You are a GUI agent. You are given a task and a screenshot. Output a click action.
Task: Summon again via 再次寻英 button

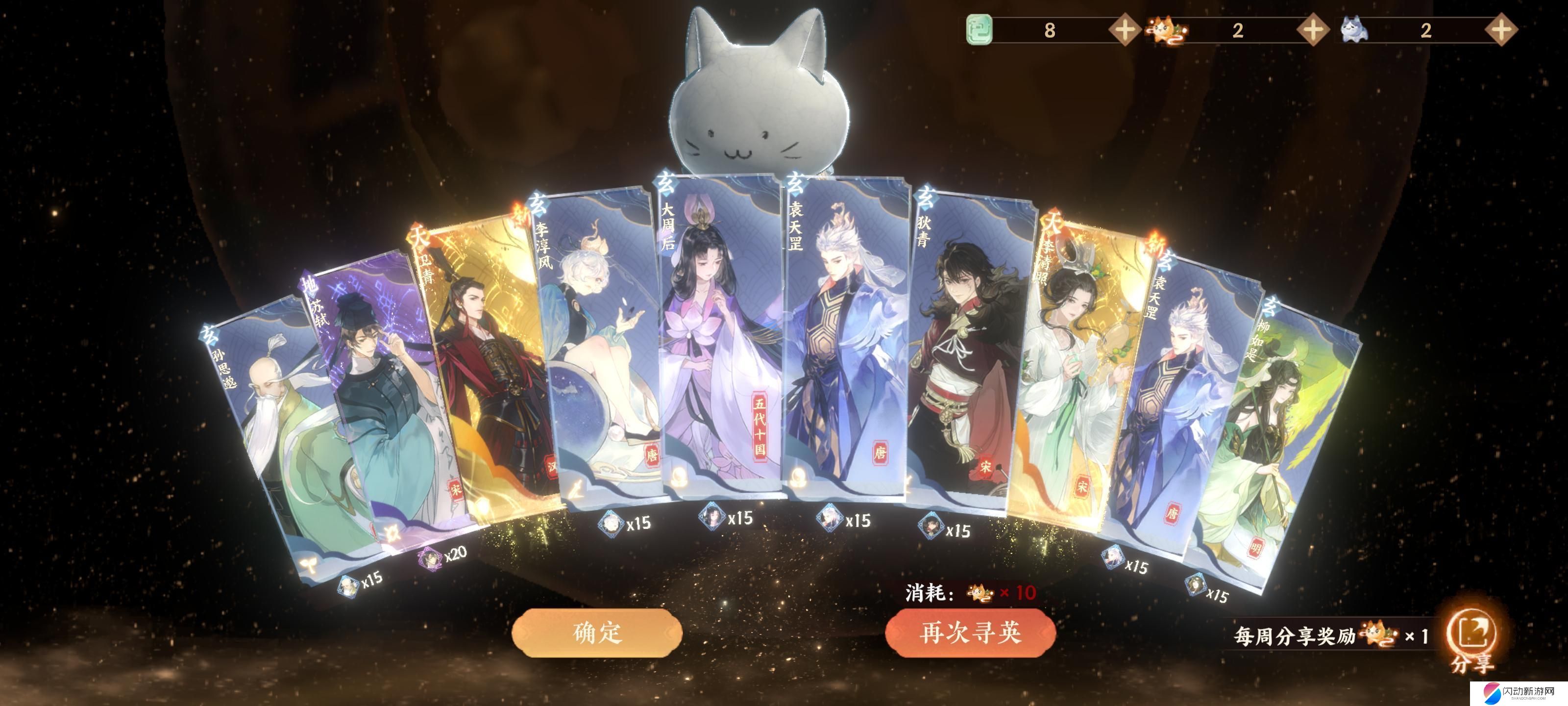click(x=970, y=633)
